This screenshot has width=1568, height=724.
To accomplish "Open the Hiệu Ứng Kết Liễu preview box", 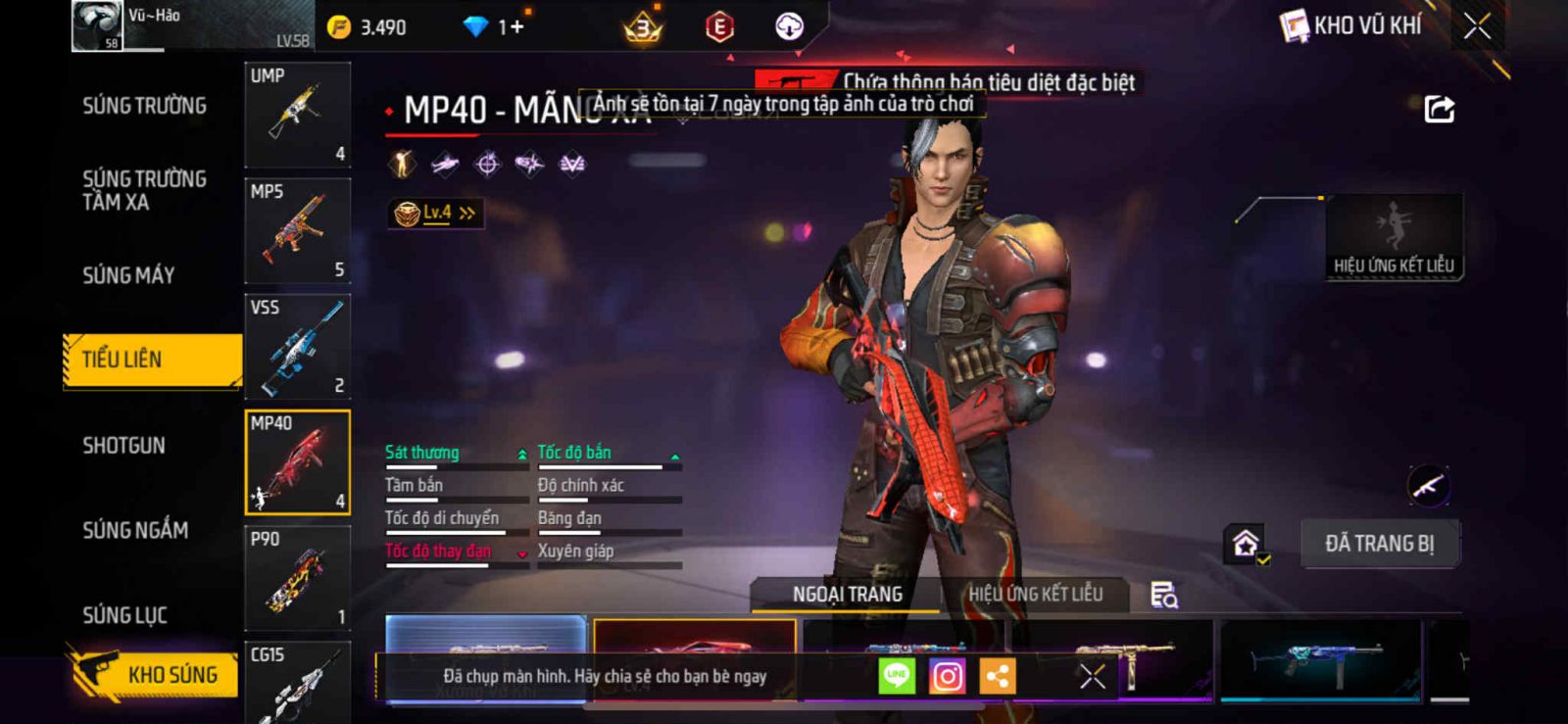I will (1394, 237).
